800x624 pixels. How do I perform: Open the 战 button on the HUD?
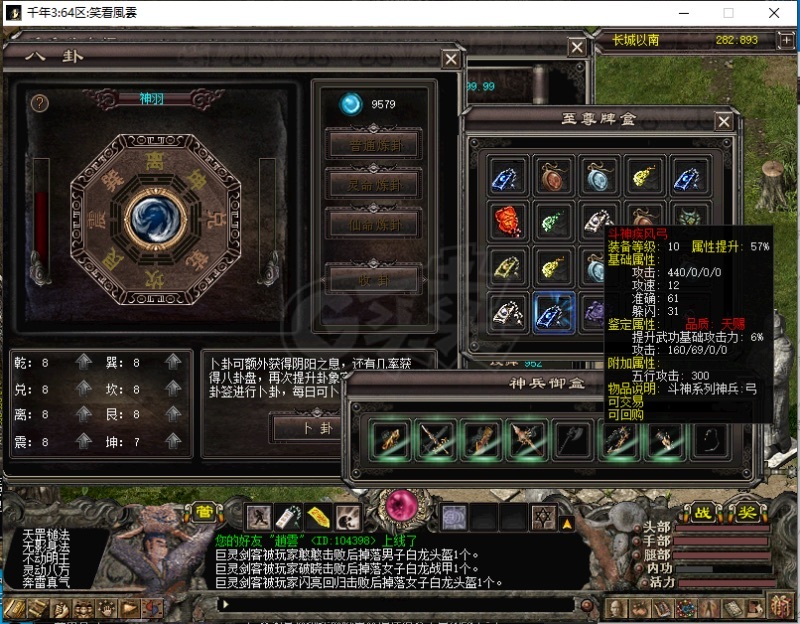tap(704, 513)
